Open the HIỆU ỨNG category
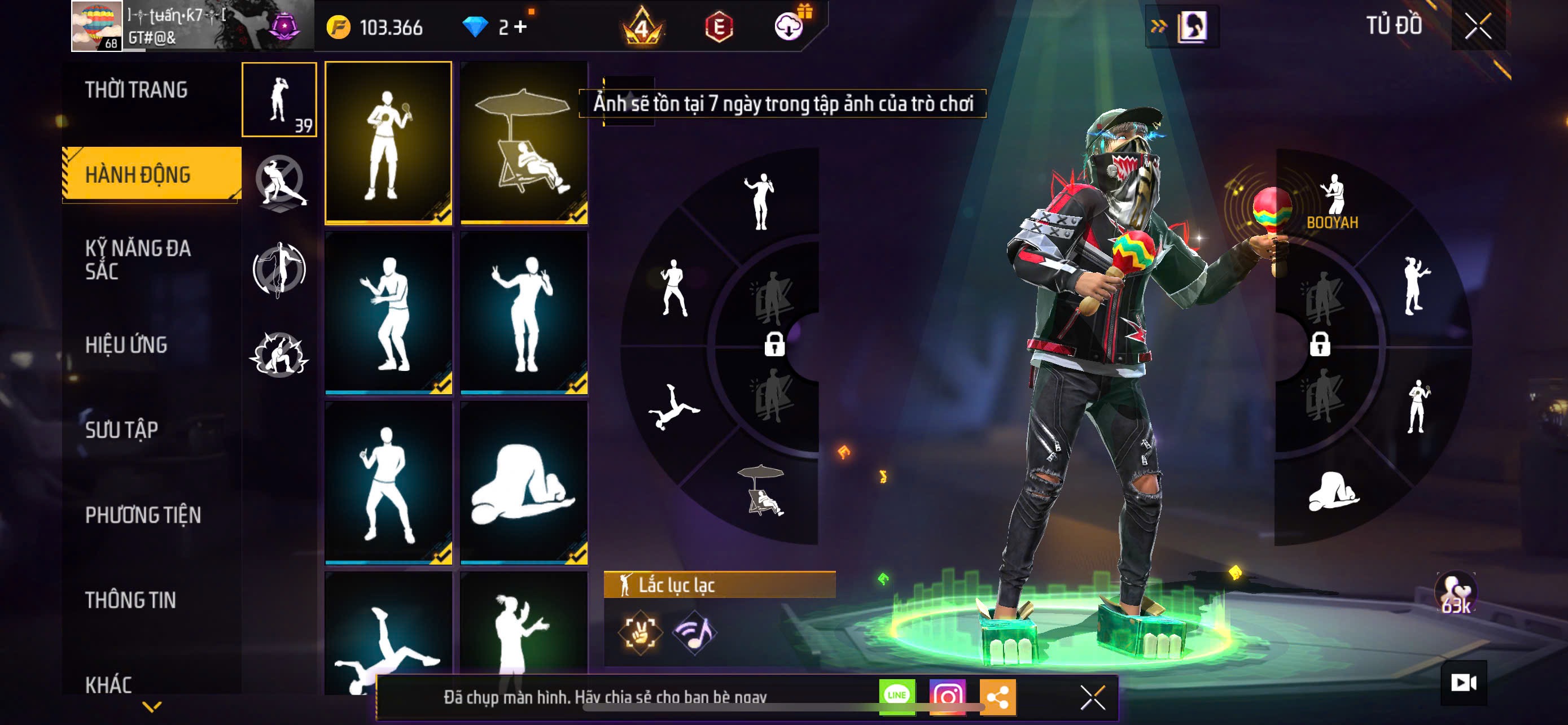The image size is (1568, 725). tap(126, 345)
